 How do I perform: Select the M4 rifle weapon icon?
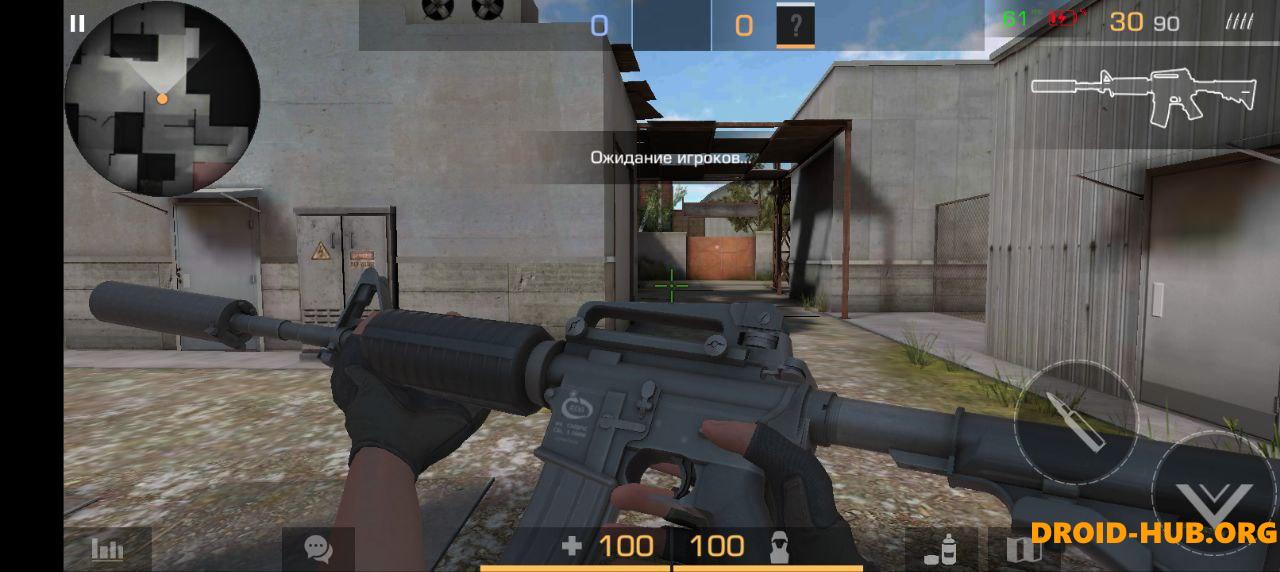[x=1143, y=96]
